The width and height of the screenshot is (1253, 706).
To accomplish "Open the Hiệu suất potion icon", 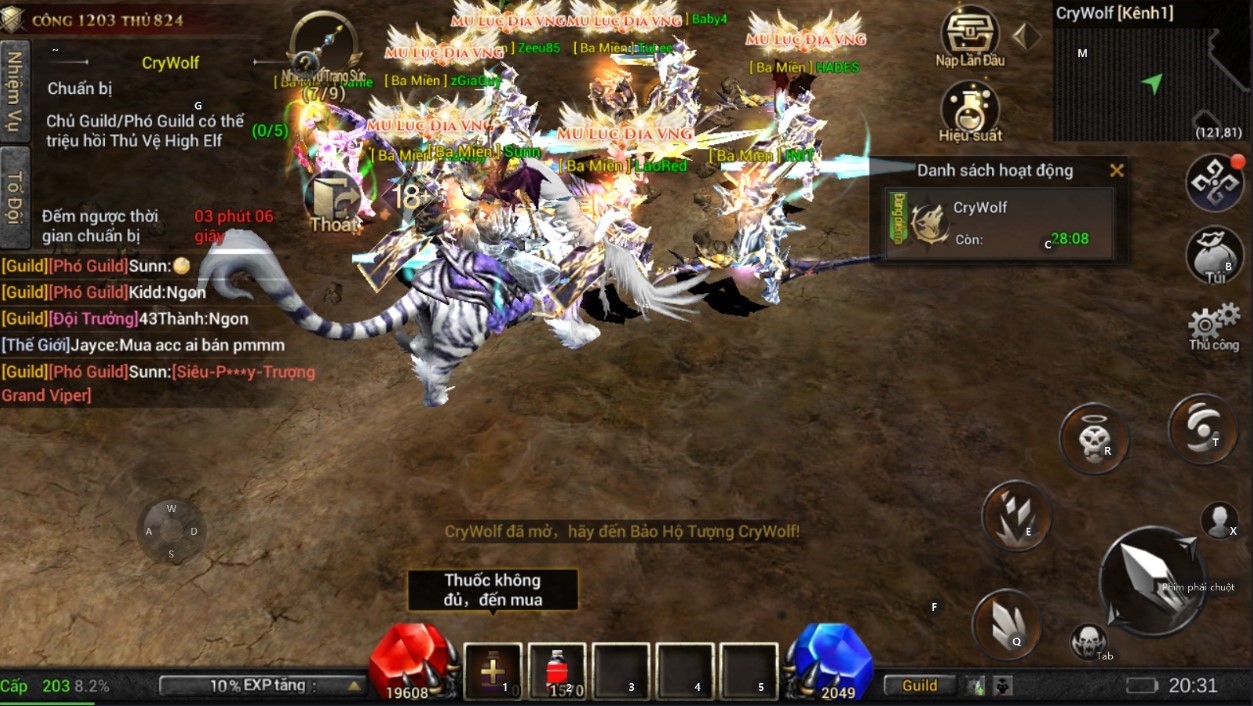I will (x=970, y=108).
